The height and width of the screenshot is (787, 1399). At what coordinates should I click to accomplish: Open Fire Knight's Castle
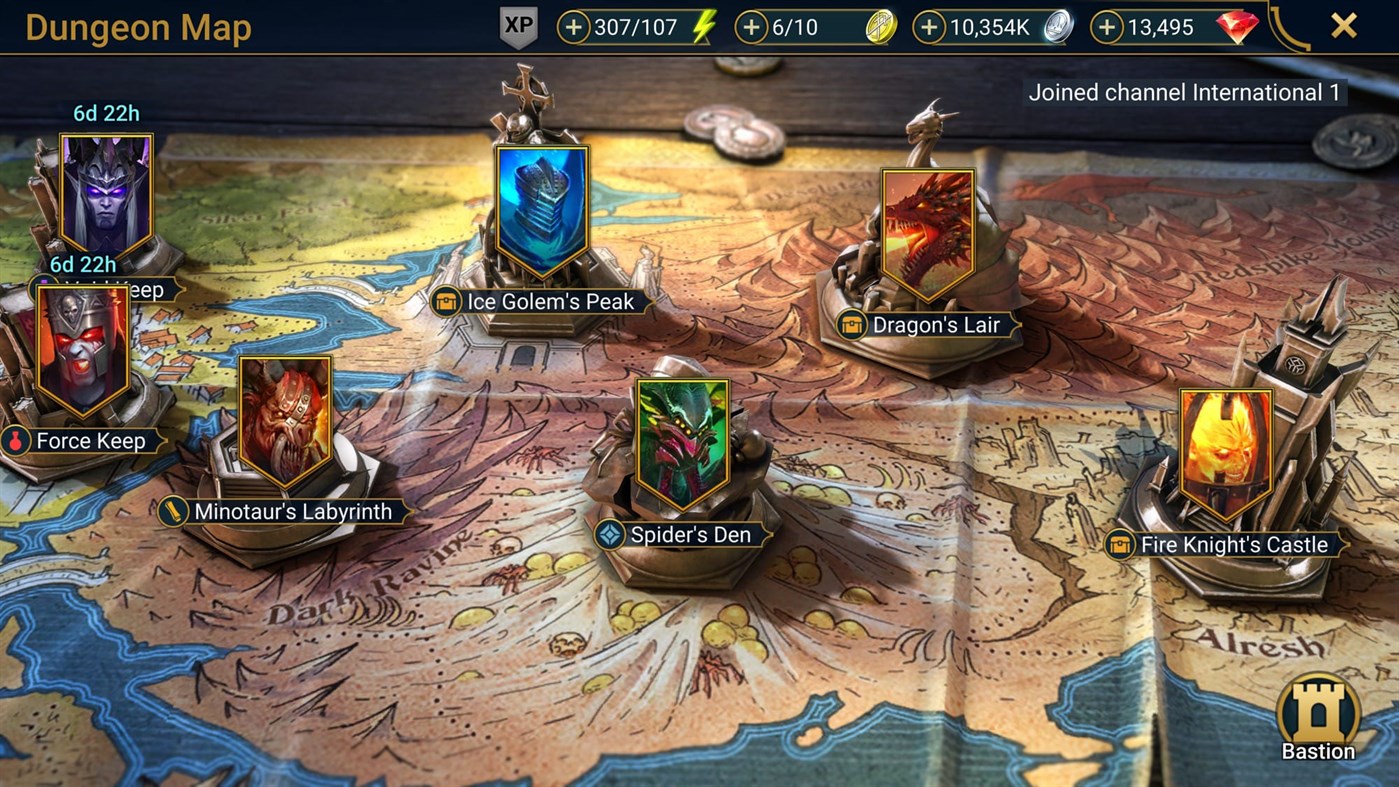pos(1225,450)
